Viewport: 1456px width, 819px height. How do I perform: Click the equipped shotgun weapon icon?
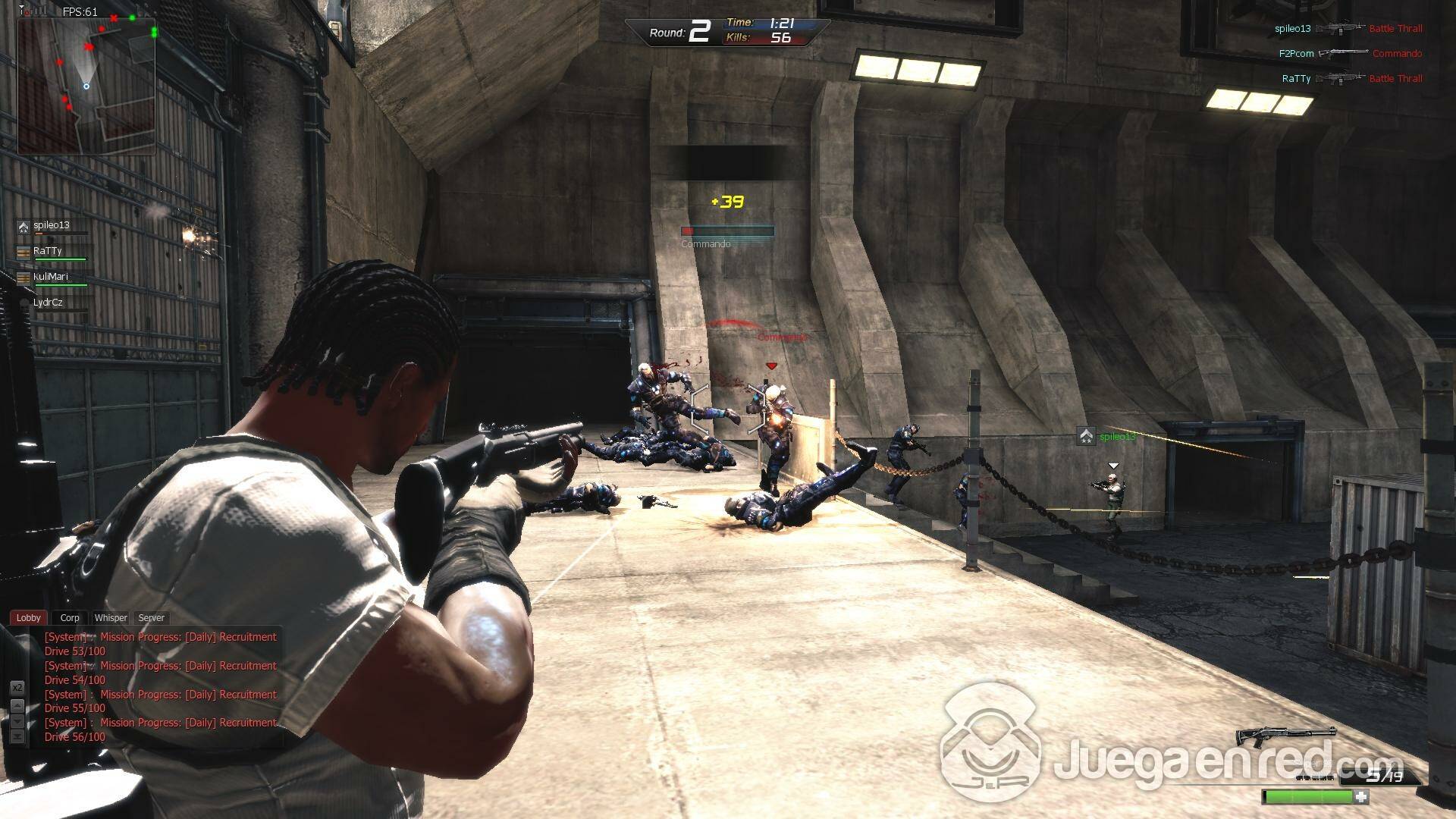pos(1286,735)
